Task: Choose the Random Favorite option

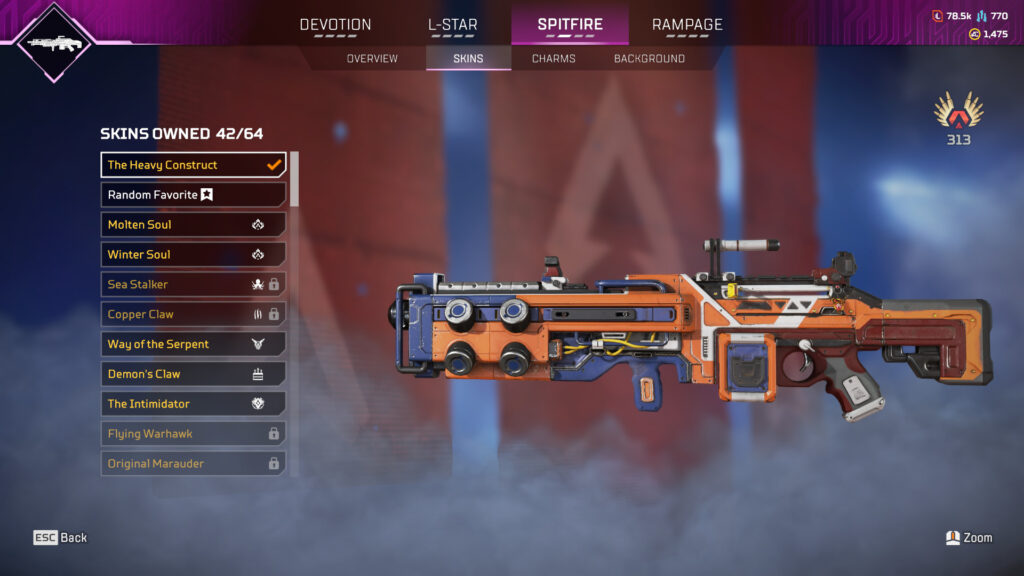Action: [x=193, y=195]
